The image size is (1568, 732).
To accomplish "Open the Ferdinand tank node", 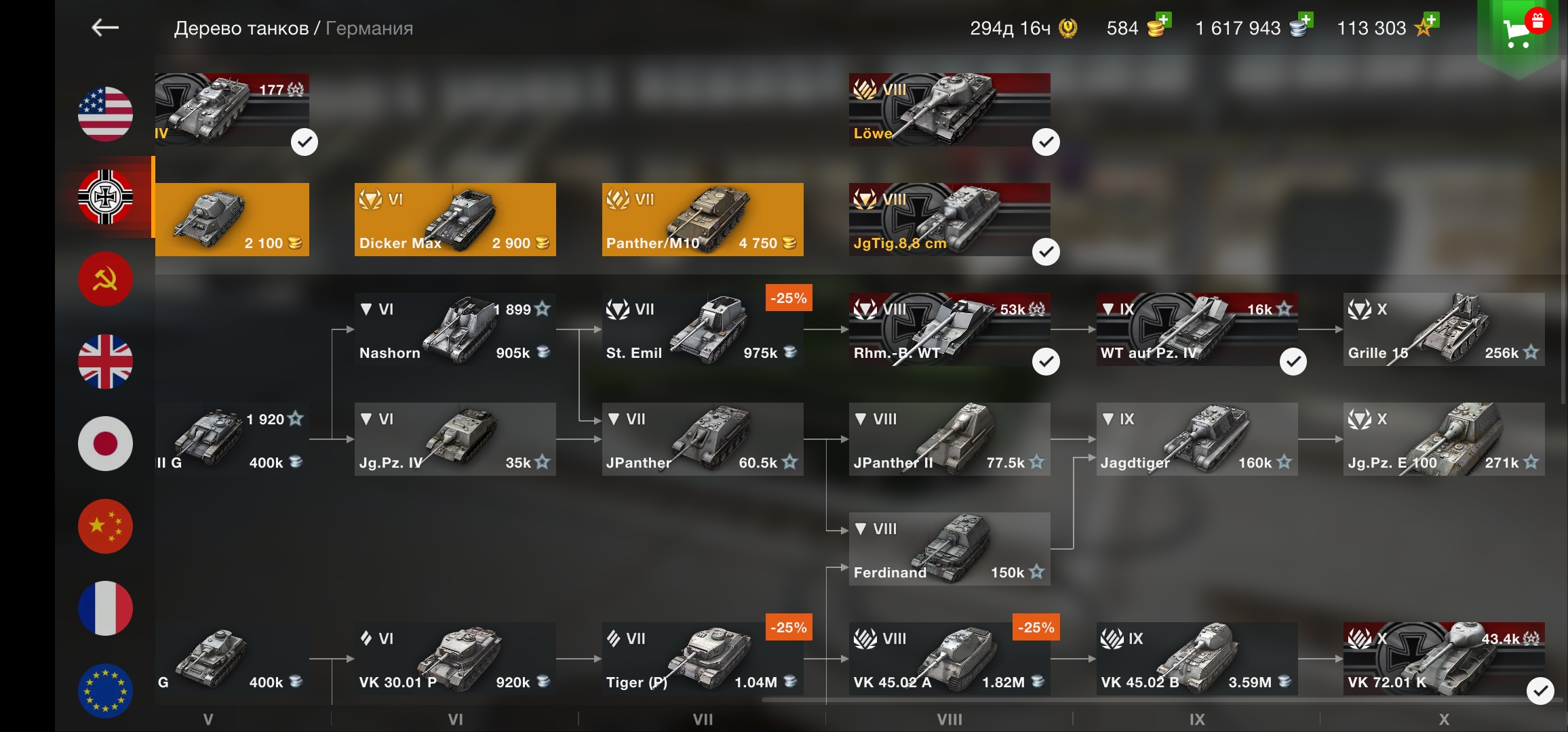I will pos(949,549).
